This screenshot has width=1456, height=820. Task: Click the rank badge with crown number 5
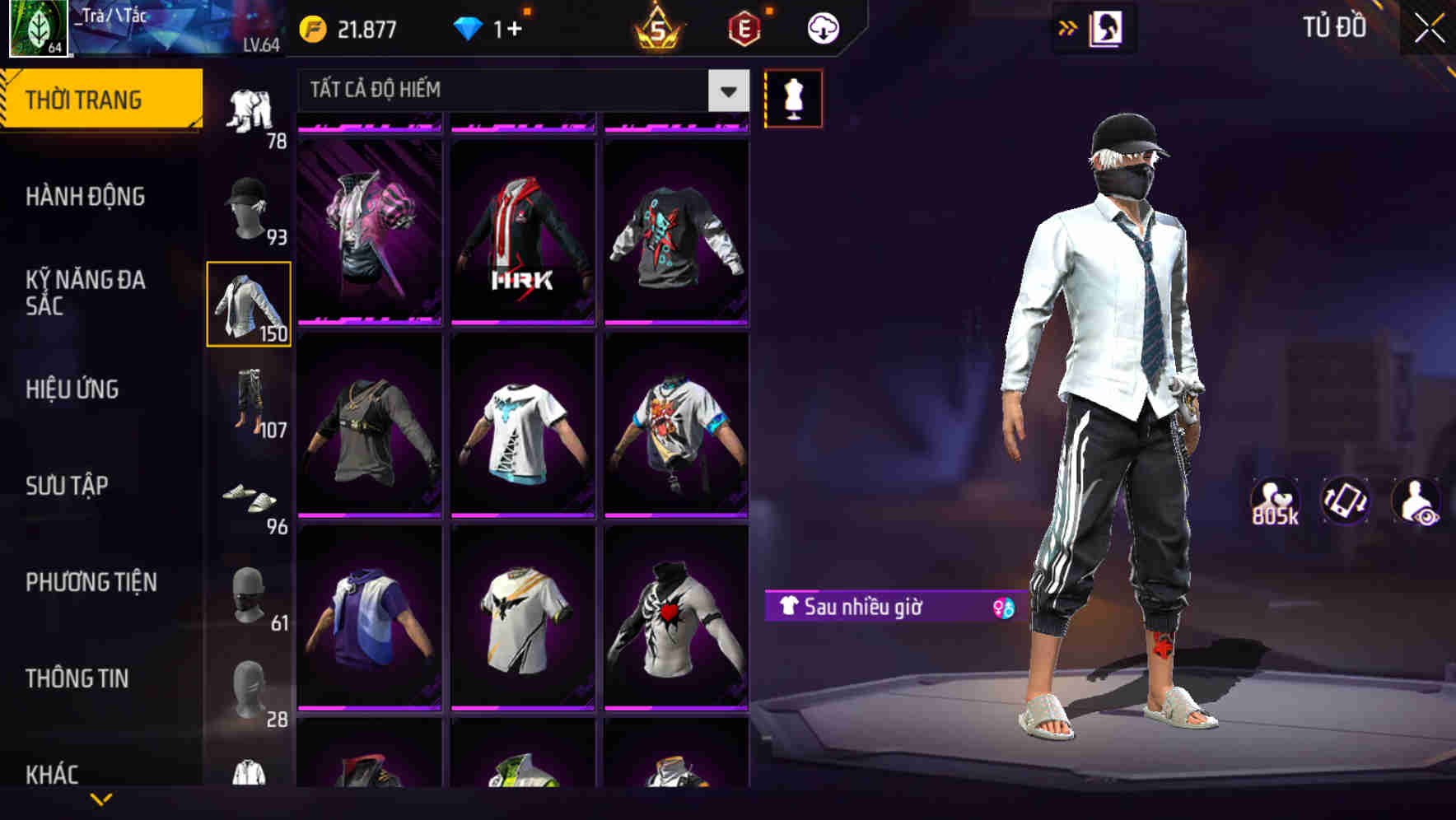coord(655,30)
